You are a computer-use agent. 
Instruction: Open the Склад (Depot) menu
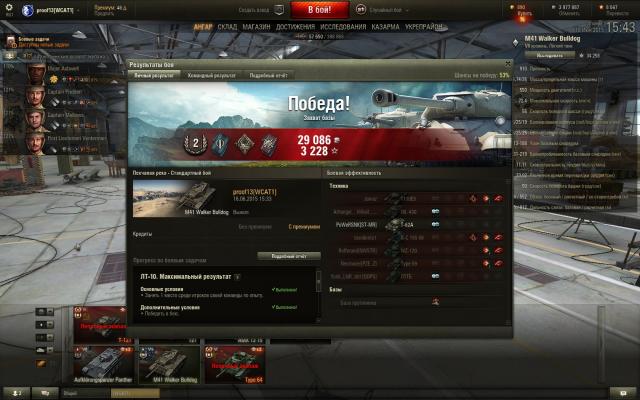pos(227,28)
